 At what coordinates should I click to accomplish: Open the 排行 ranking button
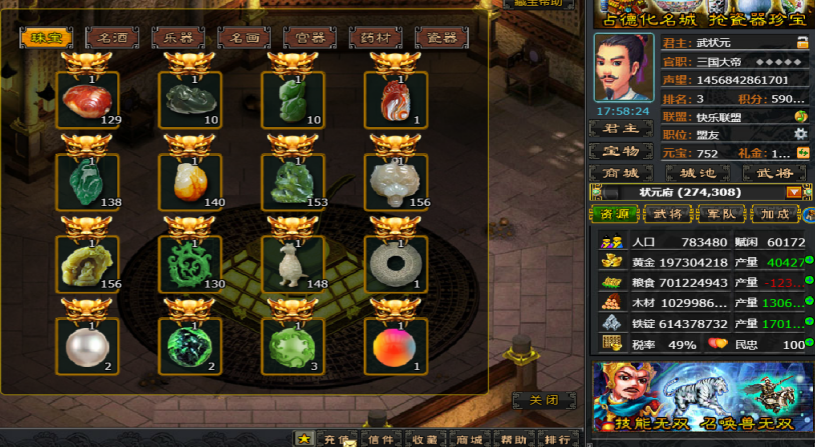pyautogui.click(x=557, y=439)
